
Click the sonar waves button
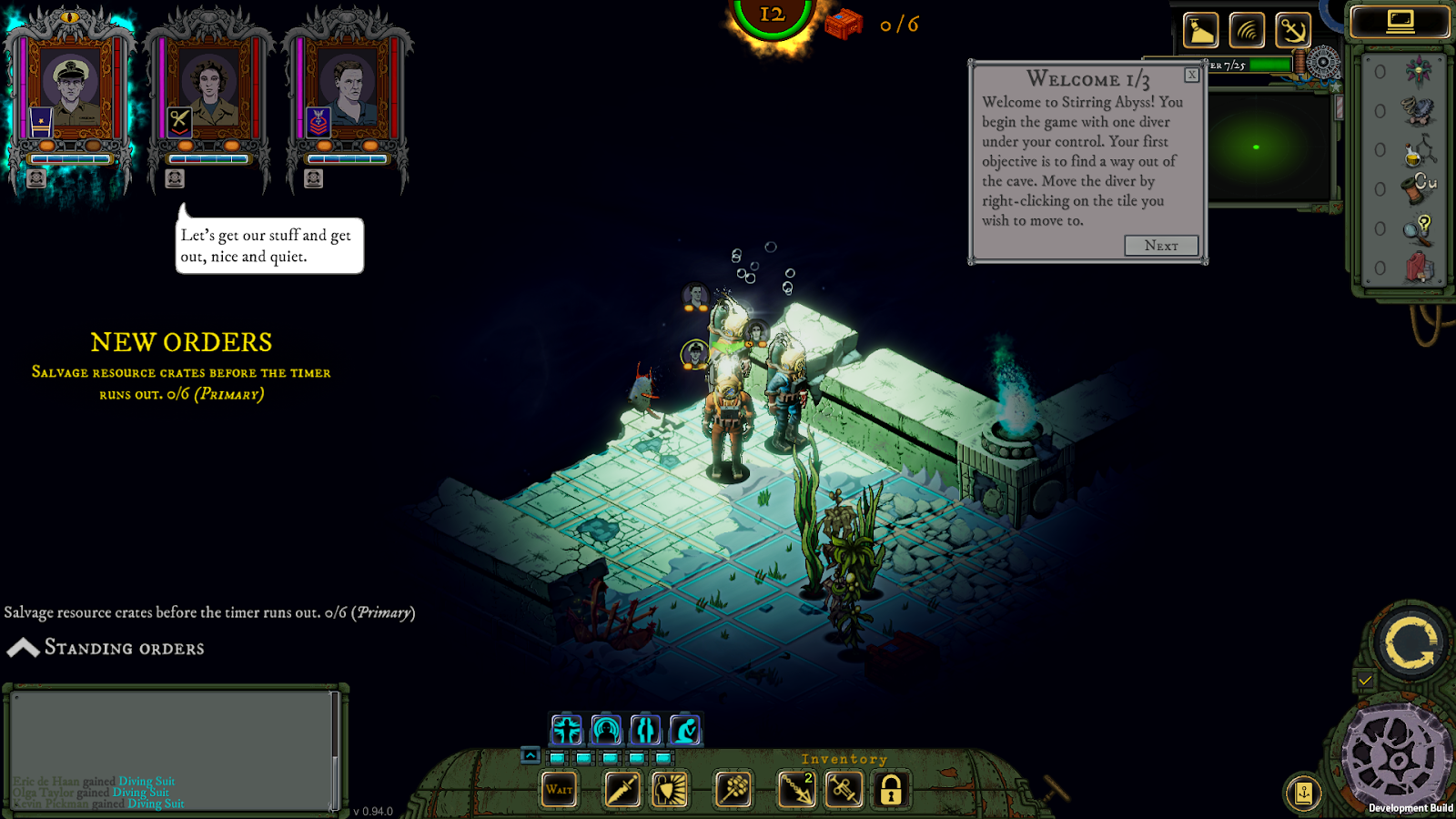pyautogui.click(x=1247, y=31)
